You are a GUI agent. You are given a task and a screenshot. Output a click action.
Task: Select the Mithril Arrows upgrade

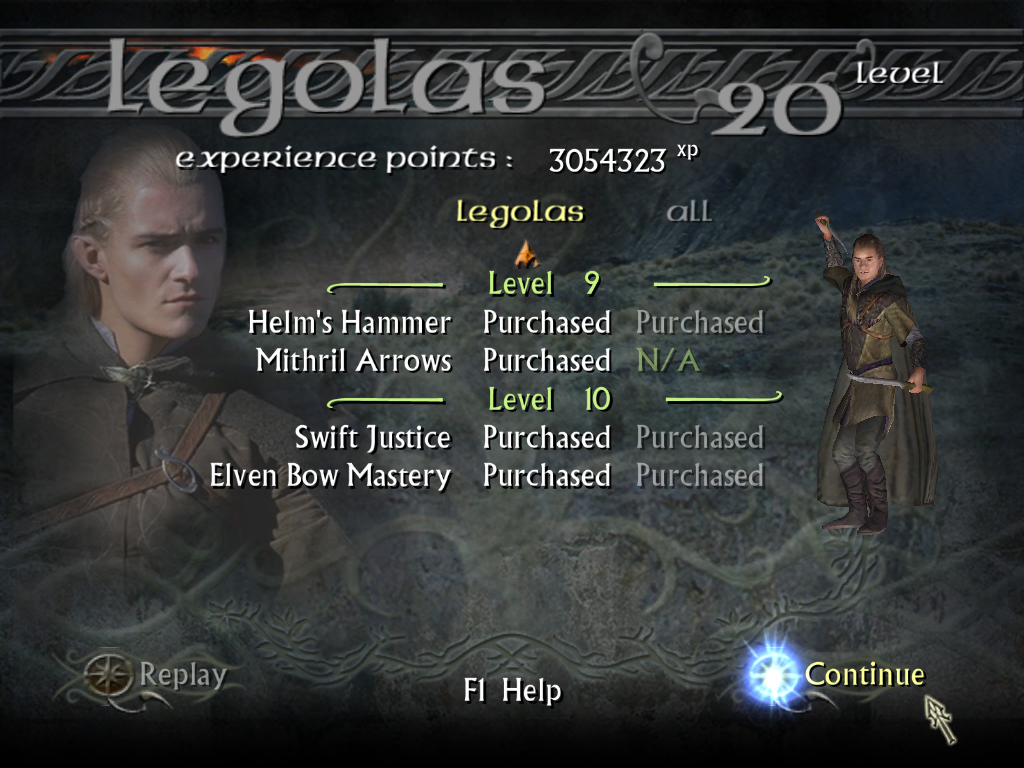(x=353, y=361)
